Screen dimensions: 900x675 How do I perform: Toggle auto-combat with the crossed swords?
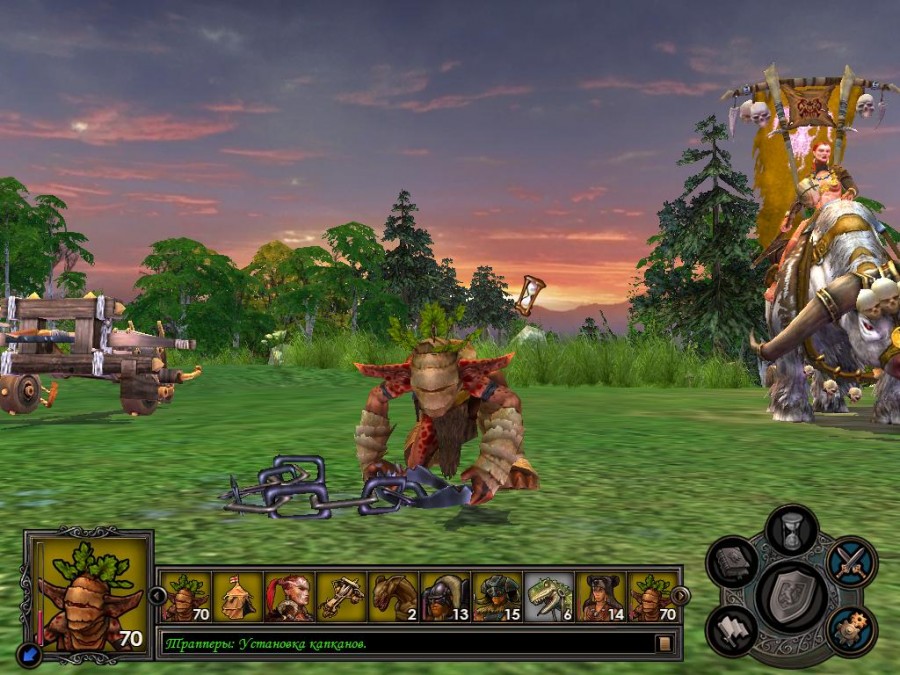pyautogui.click(x=852, y=562)
